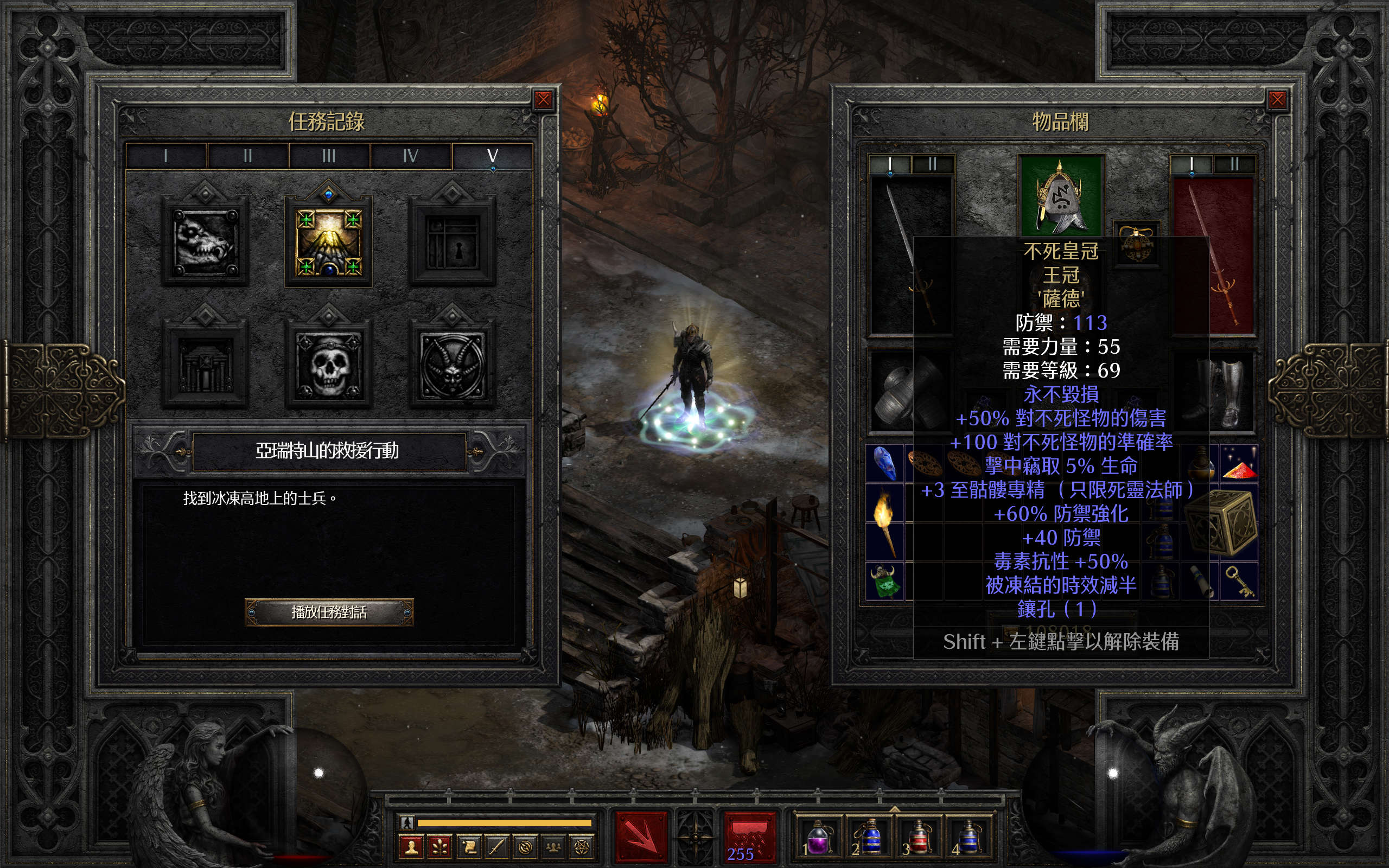Click the golden key in inventory
1389x868 pixels.
pyautogui.click(x=1240, y=581)
